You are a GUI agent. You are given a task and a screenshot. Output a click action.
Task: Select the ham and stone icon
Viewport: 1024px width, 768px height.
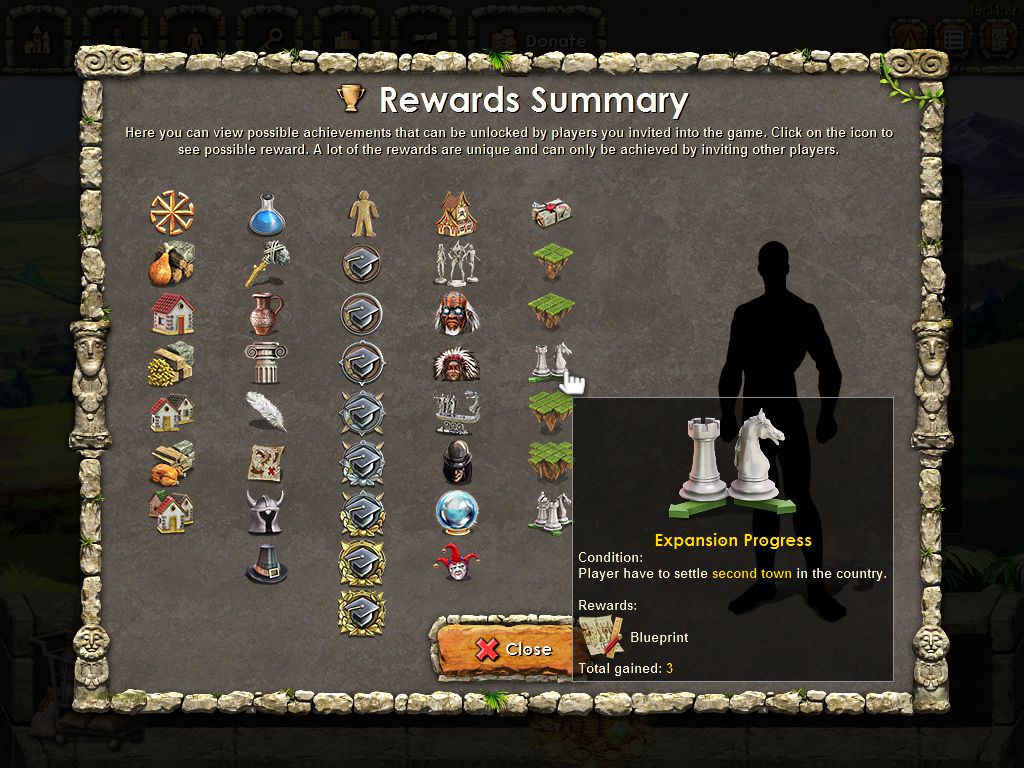172,264
